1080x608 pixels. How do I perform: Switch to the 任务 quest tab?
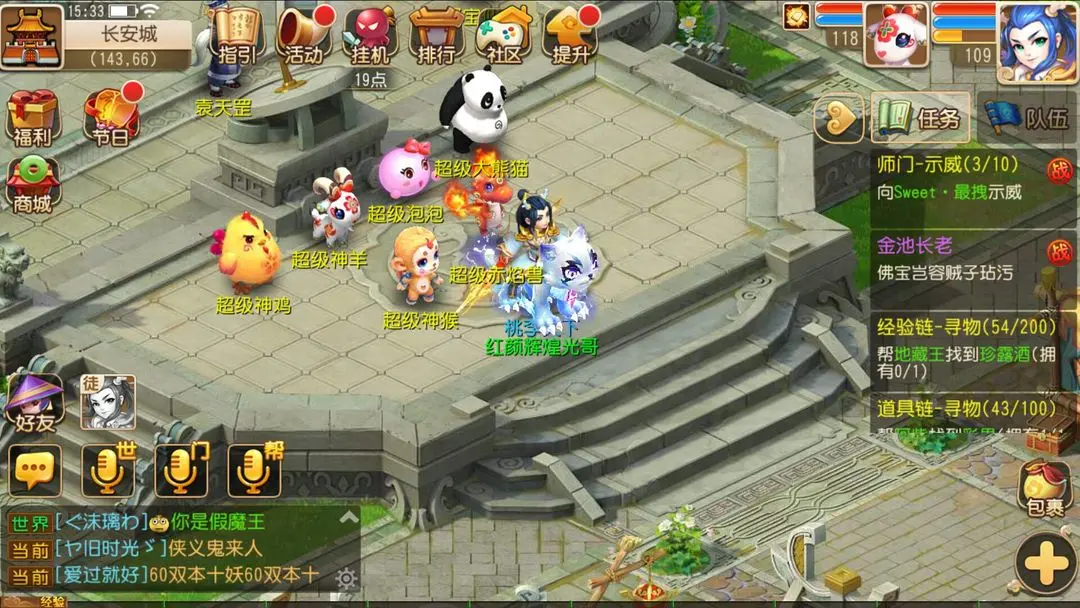click(x=919, y=119)
